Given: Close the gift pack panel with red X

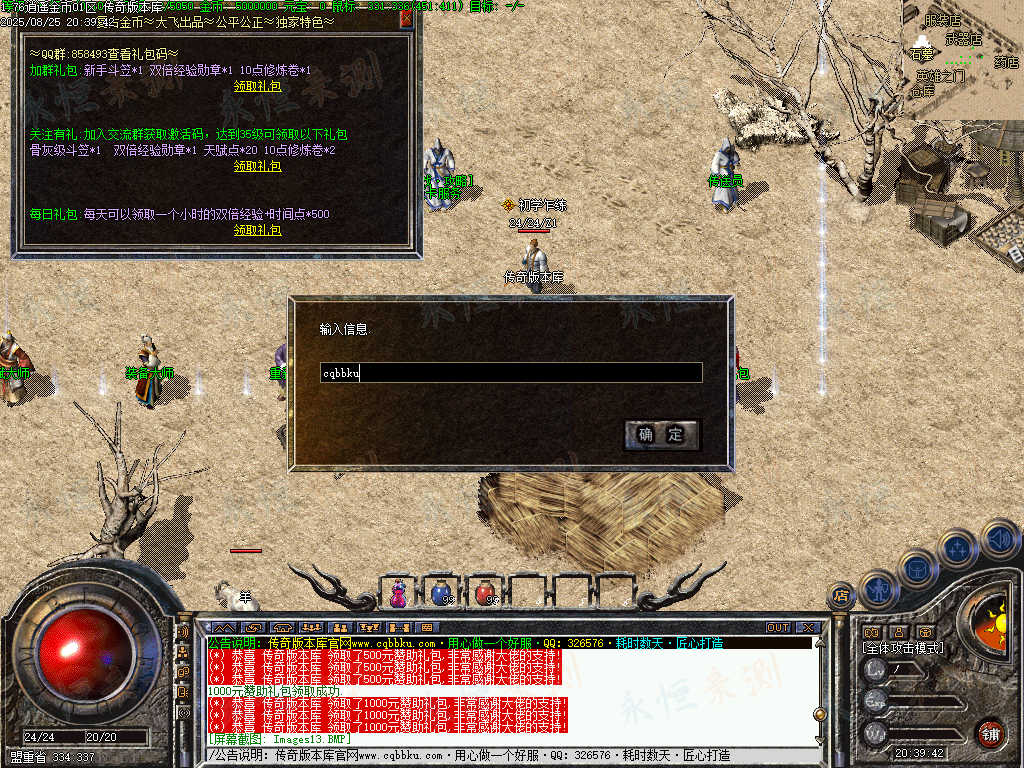Looking at the screenshot, I should point(406,19).
